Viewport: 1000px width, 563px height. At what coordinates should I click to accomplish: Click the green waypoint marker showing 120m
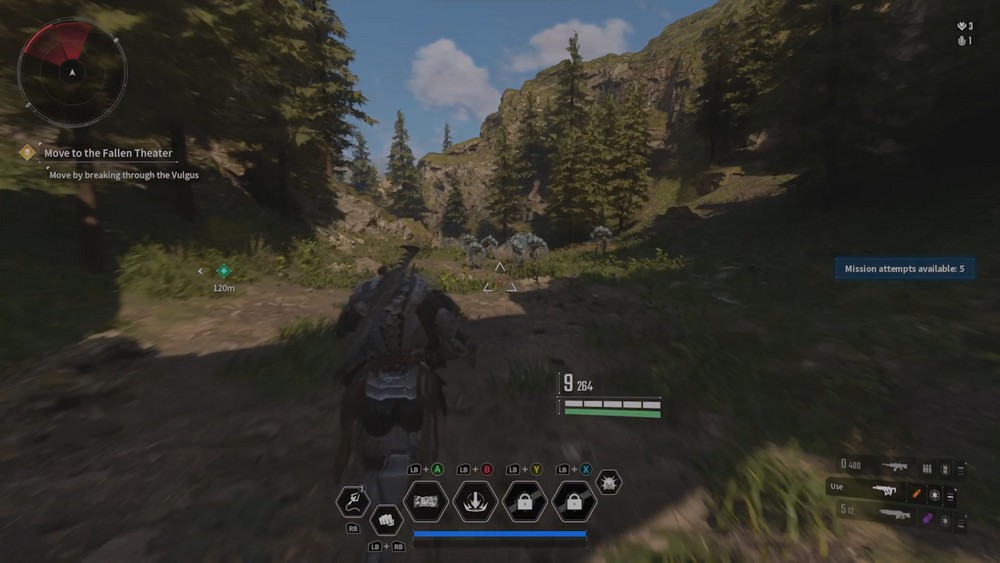[224, 270]
